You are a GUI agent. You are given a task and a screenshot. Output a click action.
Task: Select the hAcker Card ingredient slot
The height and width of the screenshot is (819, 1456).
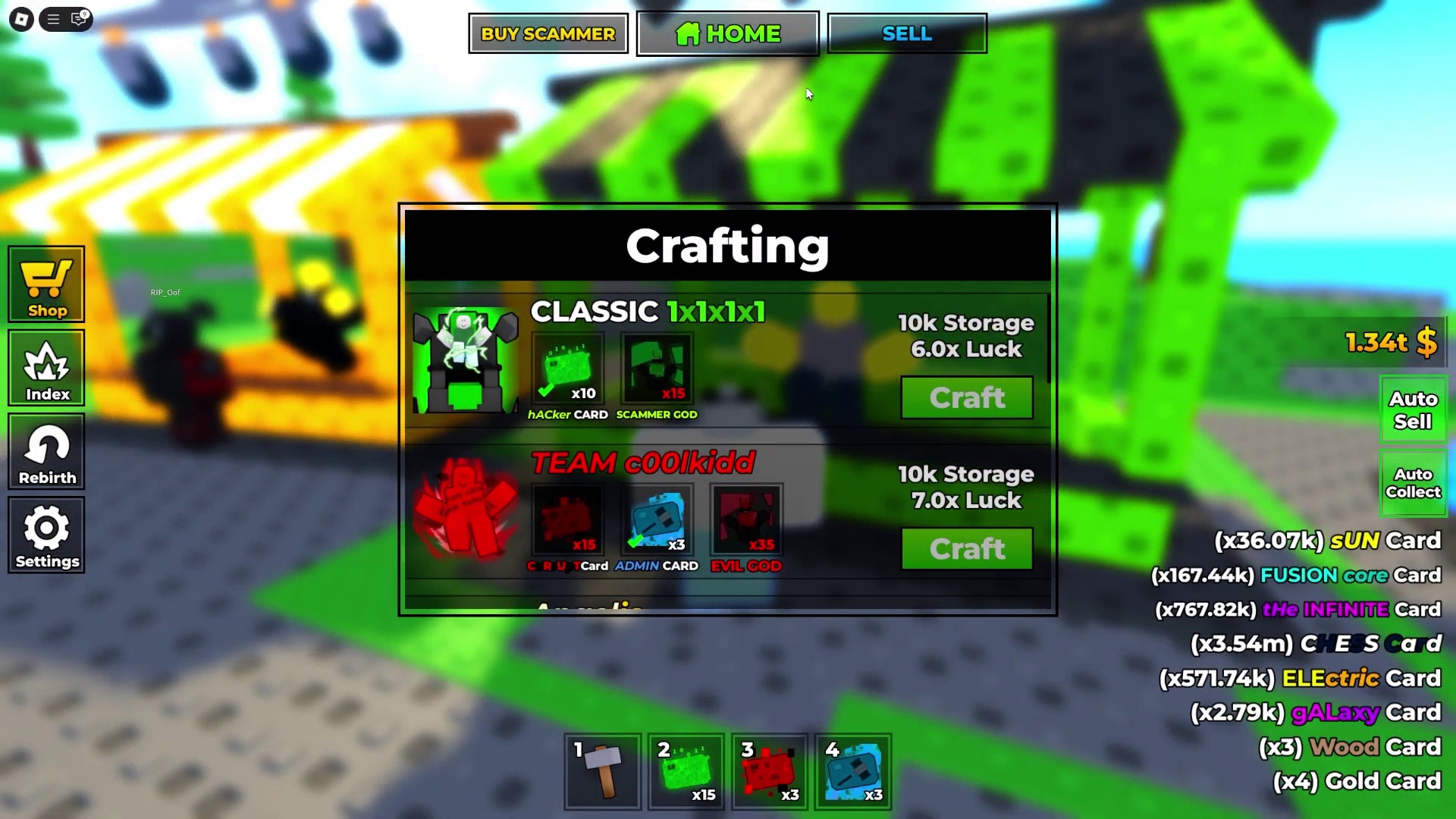point(568,369)
